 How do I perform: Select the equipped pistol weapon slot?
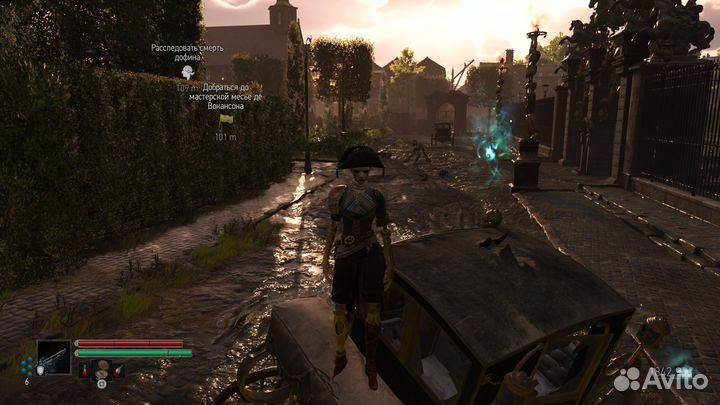tap(53, 357)
